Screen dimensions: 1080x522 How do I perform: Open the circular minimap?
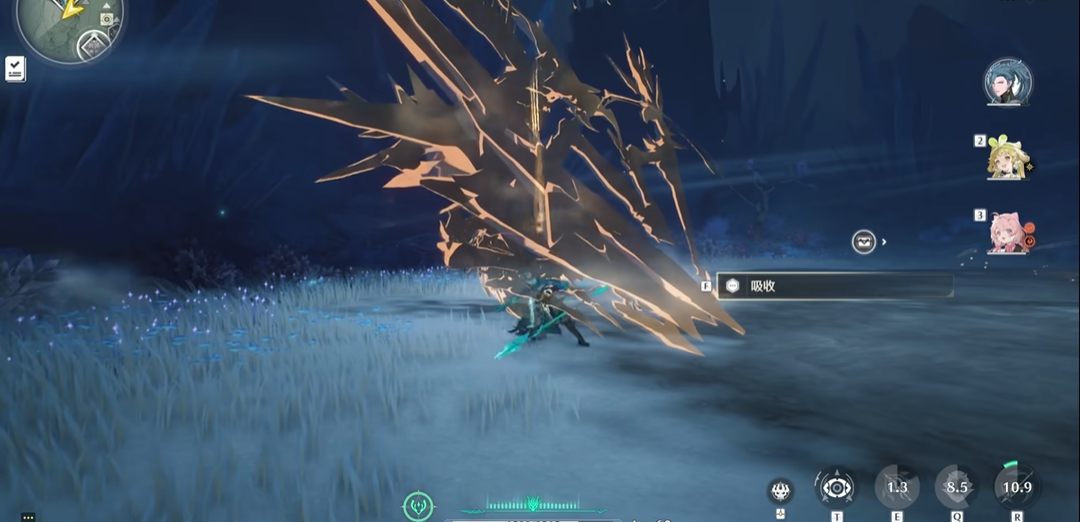[68, 22]
